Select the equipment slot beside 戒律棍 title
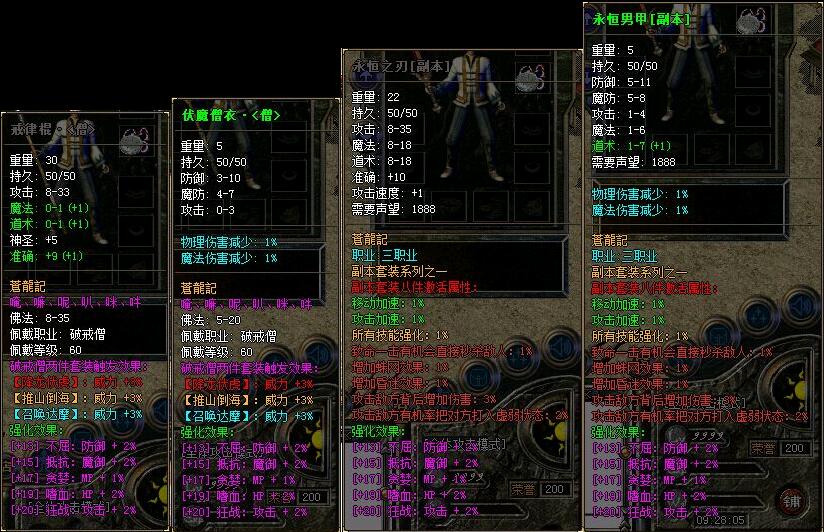The width and height of the screenshot is (824, 532). pos(136,140)
